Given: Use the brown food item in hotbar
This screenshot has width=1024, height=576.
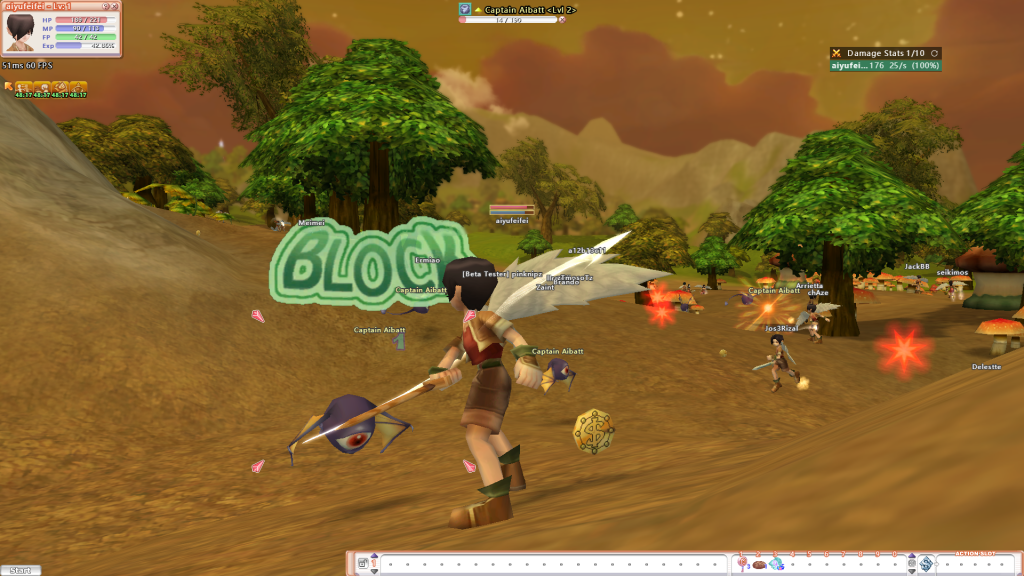Looking at the screenshot, I should tap(760, 564).
